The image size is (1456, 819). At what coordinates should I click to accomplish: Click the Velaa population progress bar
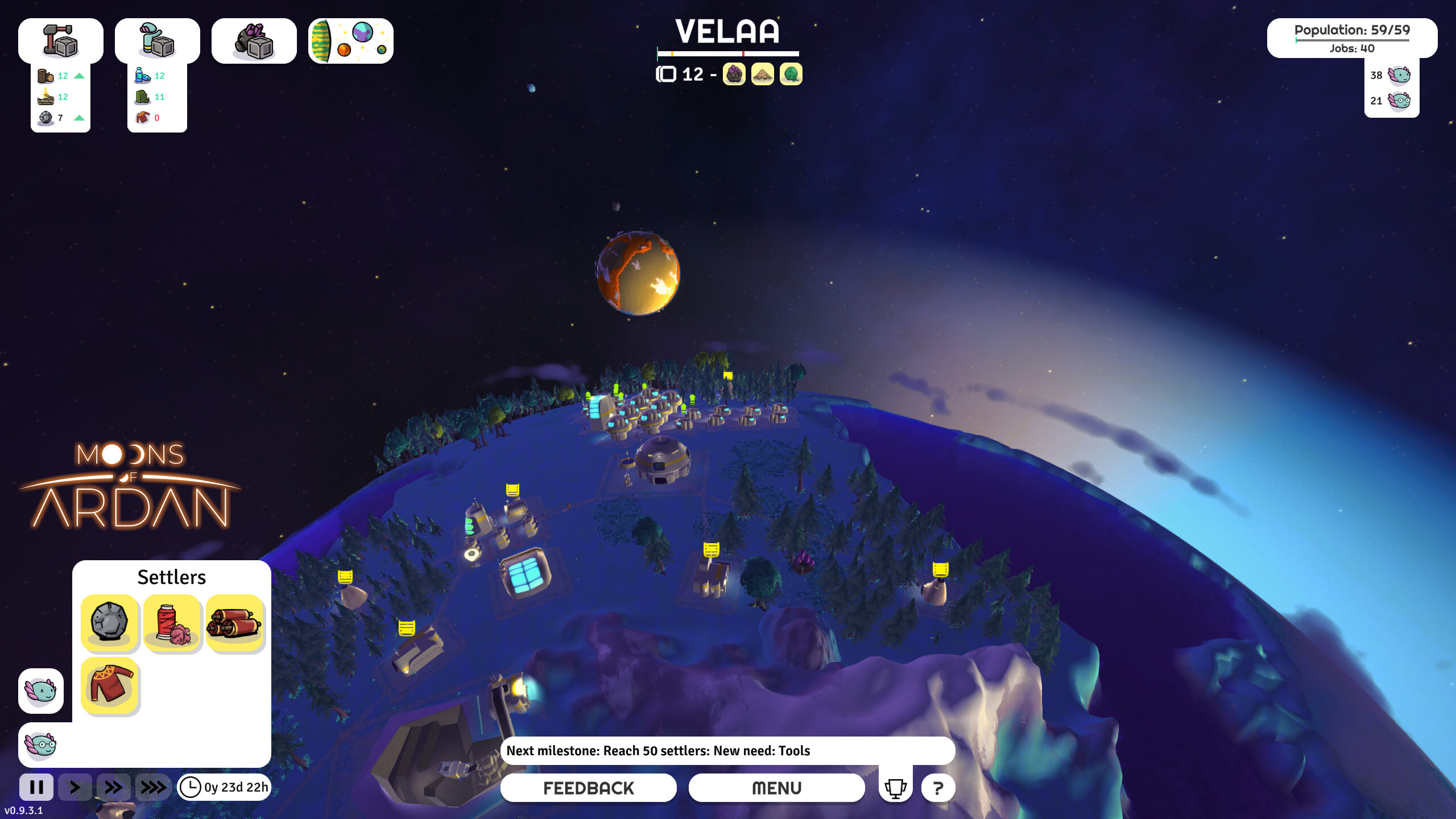729,53
